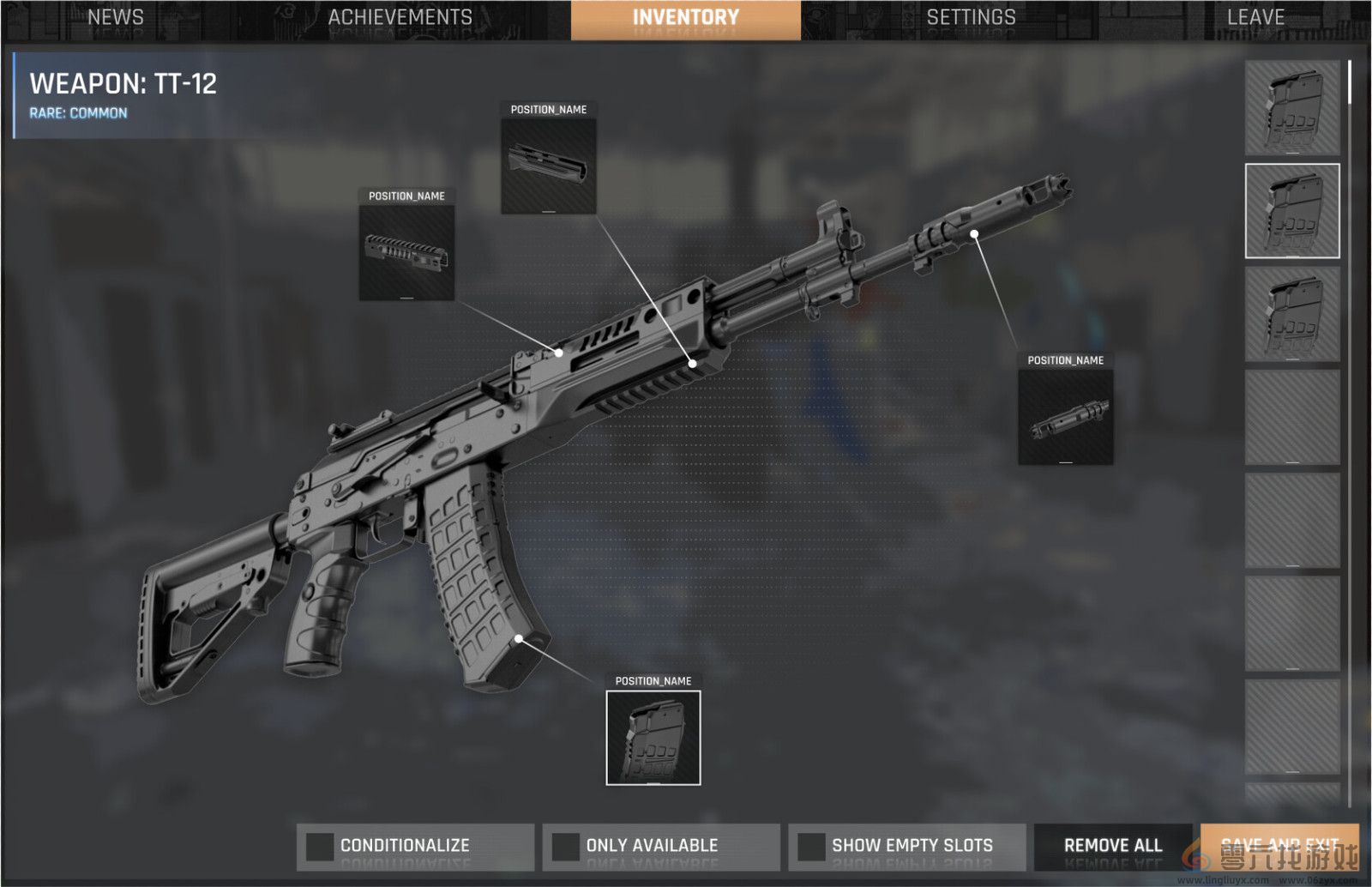The height and width of the screenshot is (887, 1372).
Task: Click the Remove All button
Action: 1112,846
